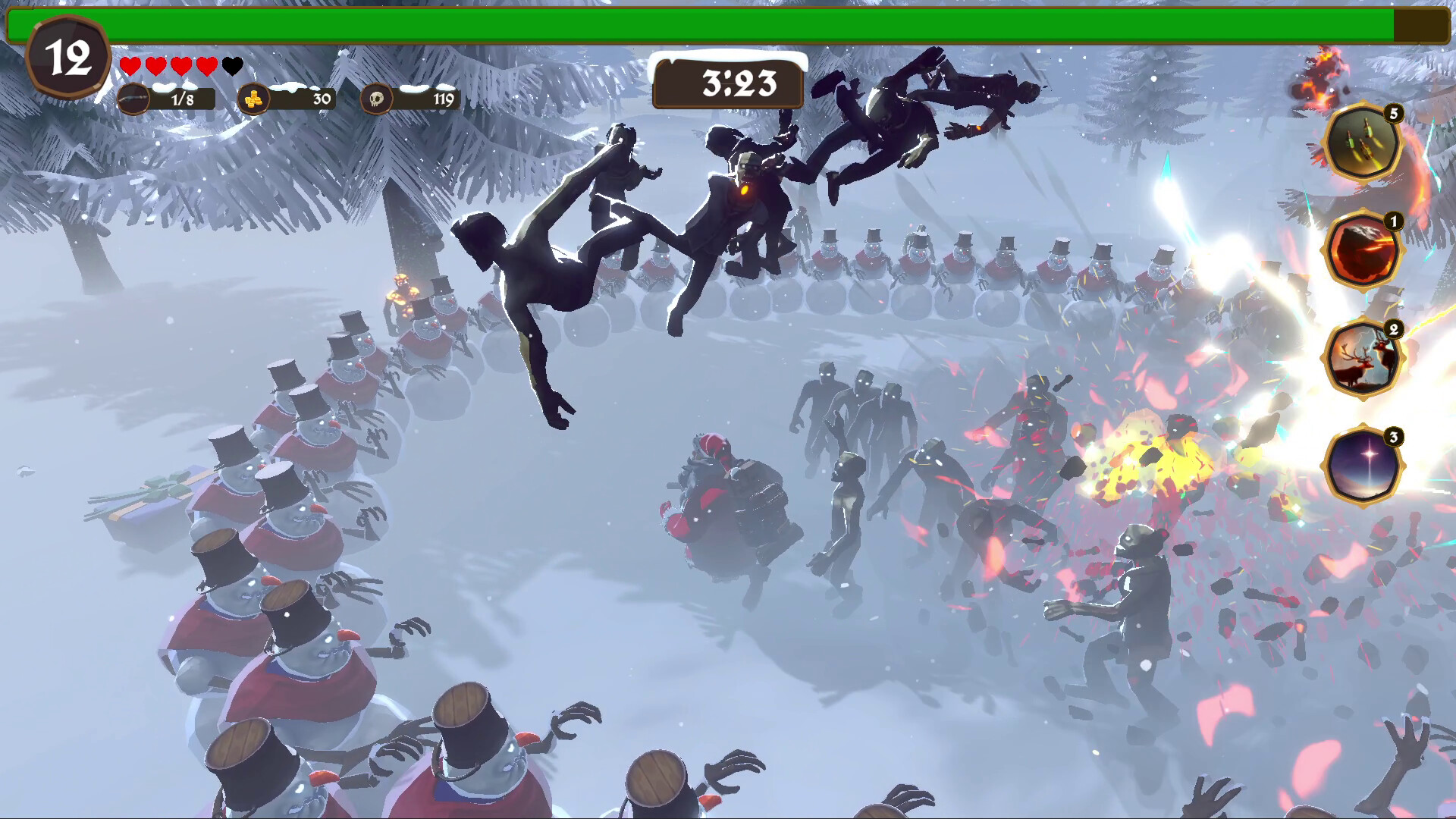
Task: Click the last red heart
Action: pyautogui.click(x=206, y=65)
